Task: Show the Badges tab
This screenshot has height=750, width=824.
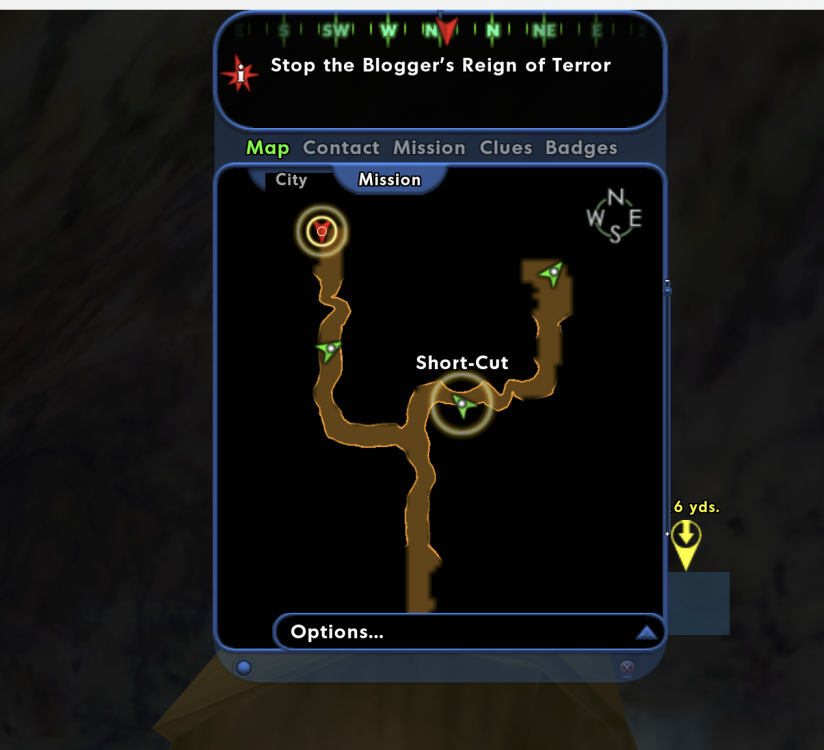Action: click(581, 148)
